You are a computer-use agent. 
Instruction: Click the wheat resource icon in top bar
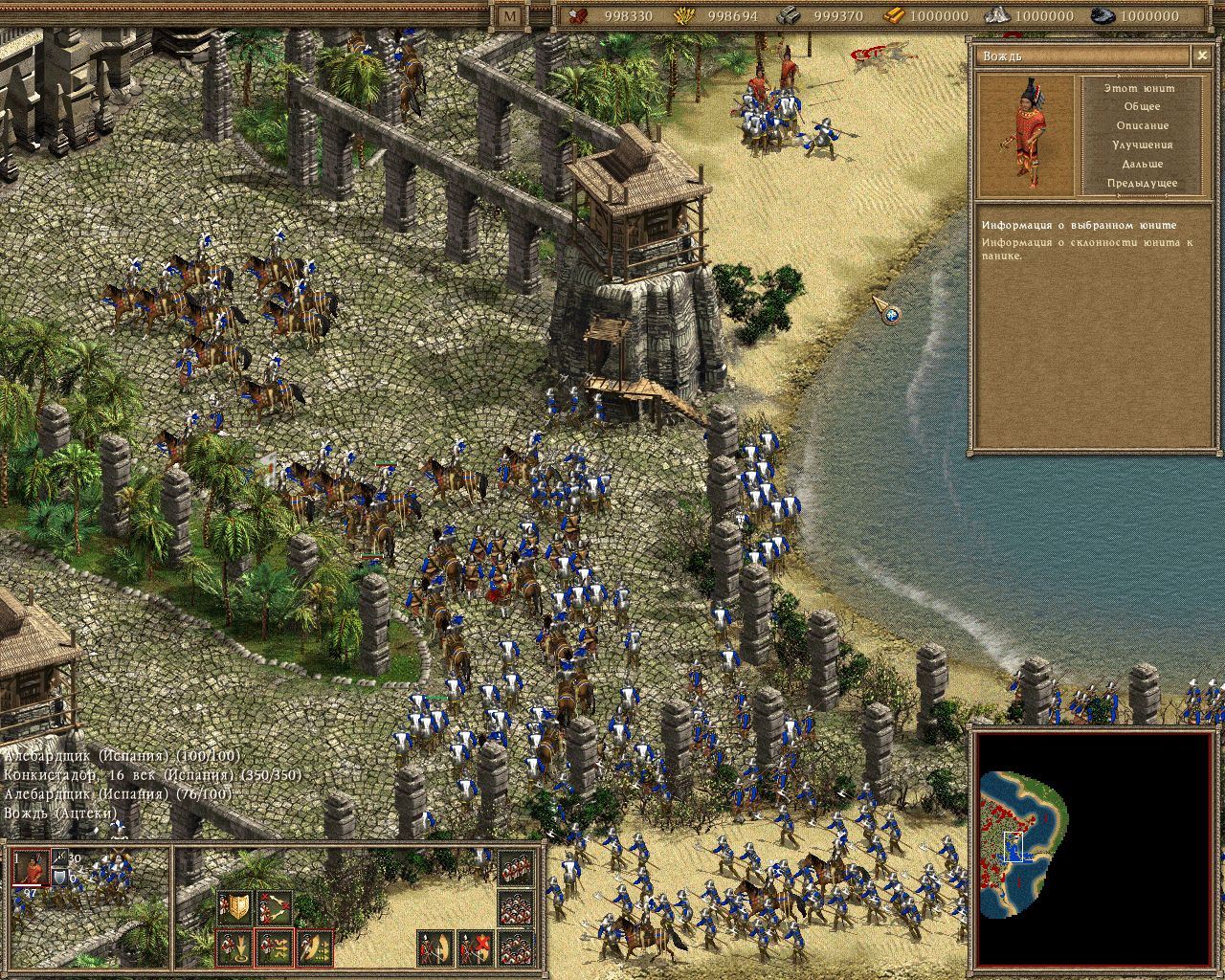(682, 16)
